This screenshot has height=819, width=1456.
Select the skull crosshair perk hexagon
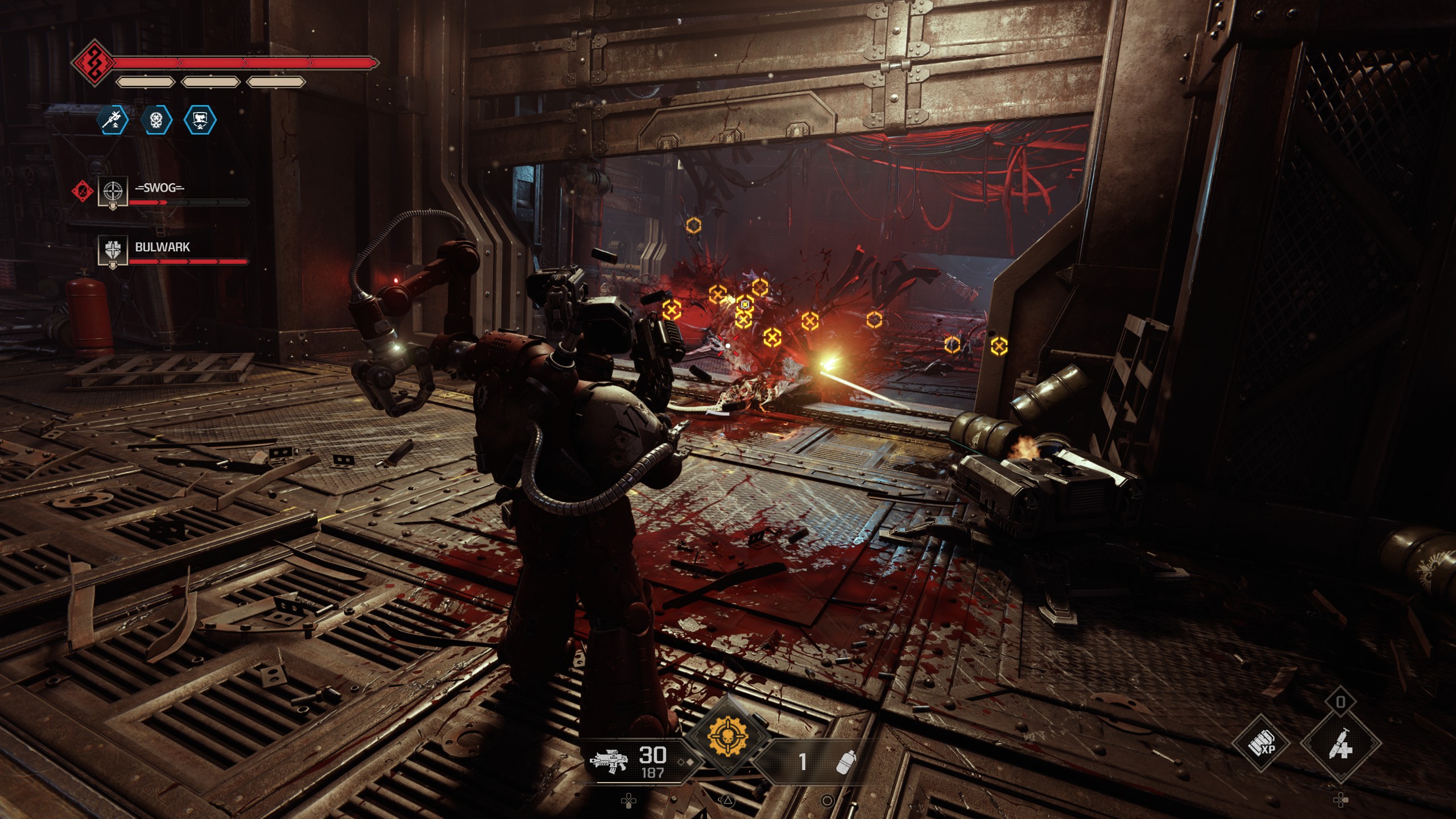tap(157, 119)
